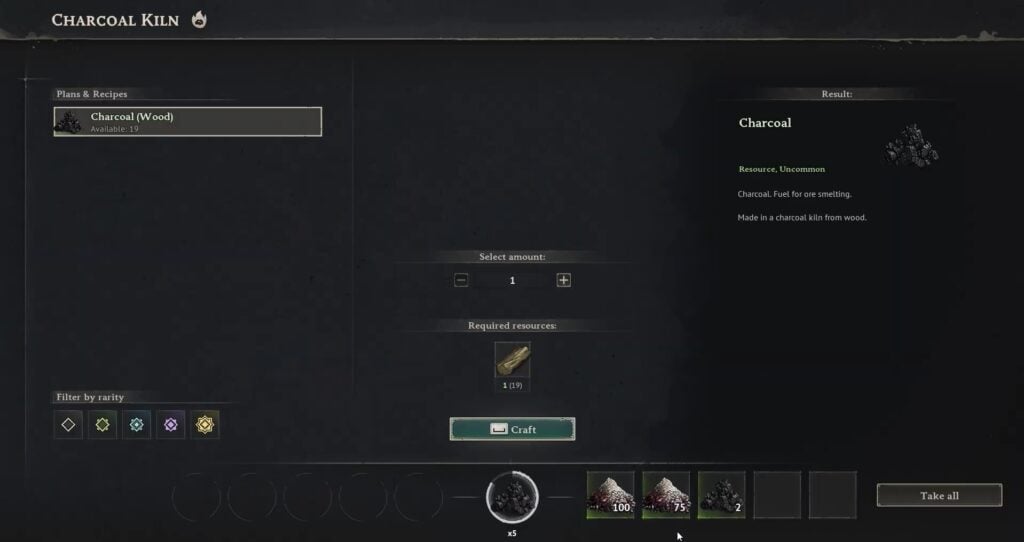Filter recipes by blue rare rarity
Image resolution: width=1024 pixels, height=542 pixels.
click(x=136, y=424)
